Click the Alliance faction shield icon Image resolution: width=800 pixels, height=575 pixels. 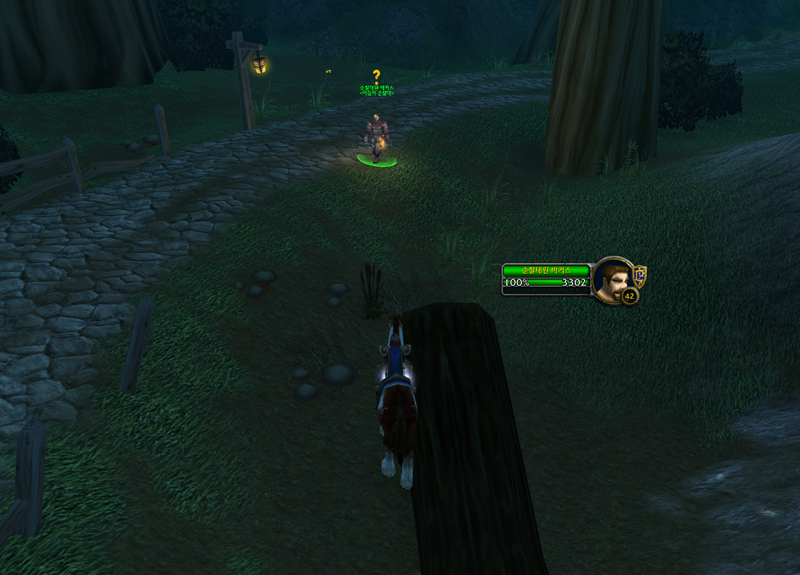point(640,274)
